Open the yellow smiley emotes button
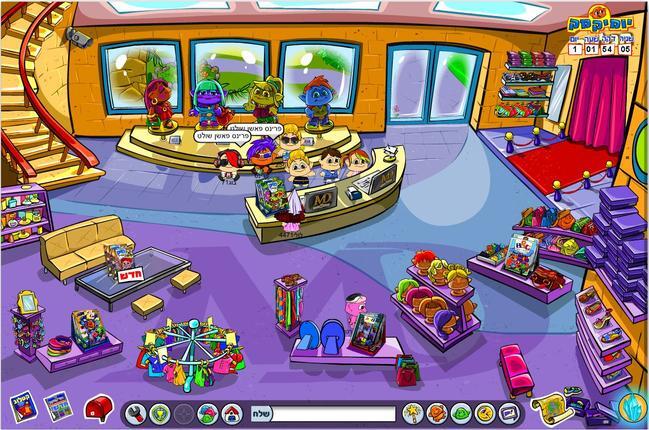Viewport: 649px width, 430px height. pyautogui.click(x=485, y=413)
